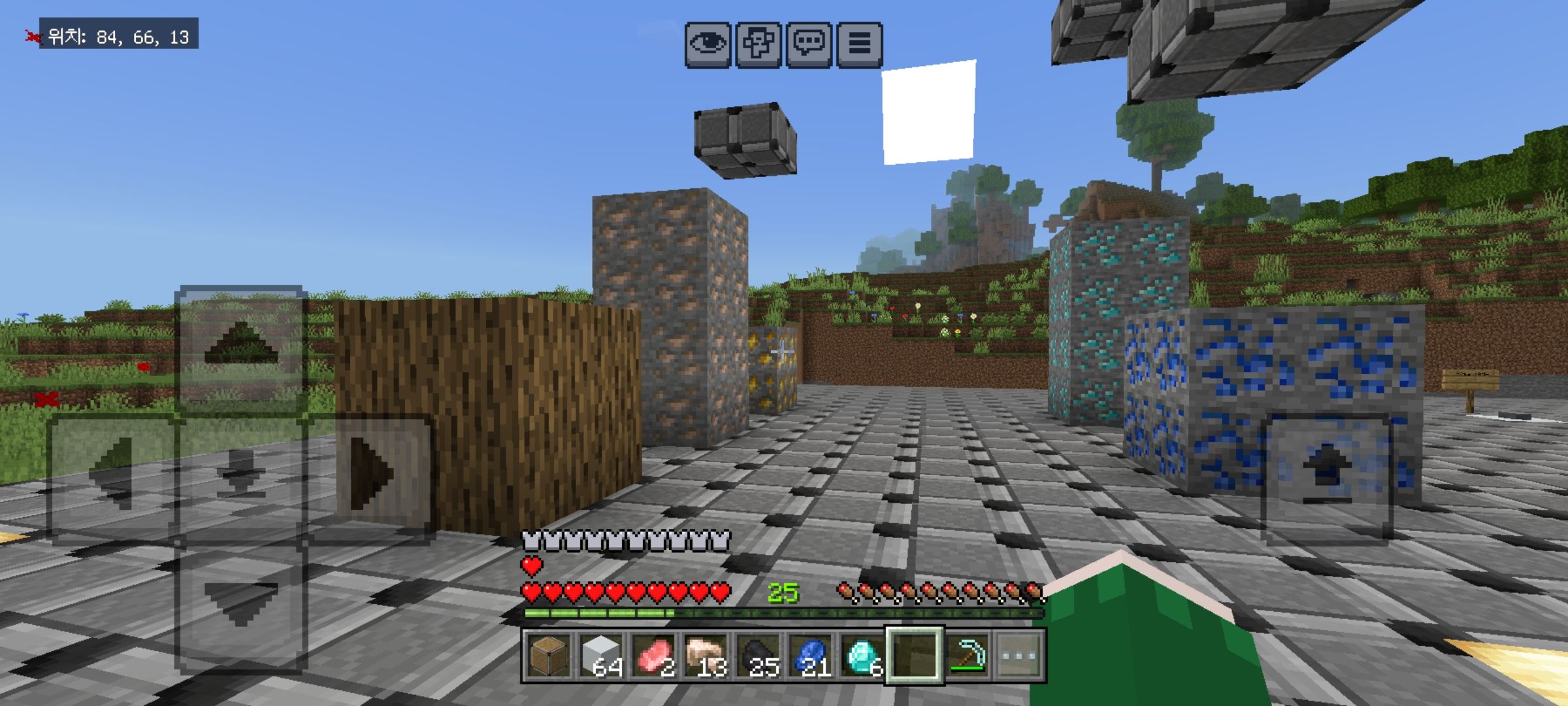
Task: Toggle the eye perspective view button
Action: (708, 44)
